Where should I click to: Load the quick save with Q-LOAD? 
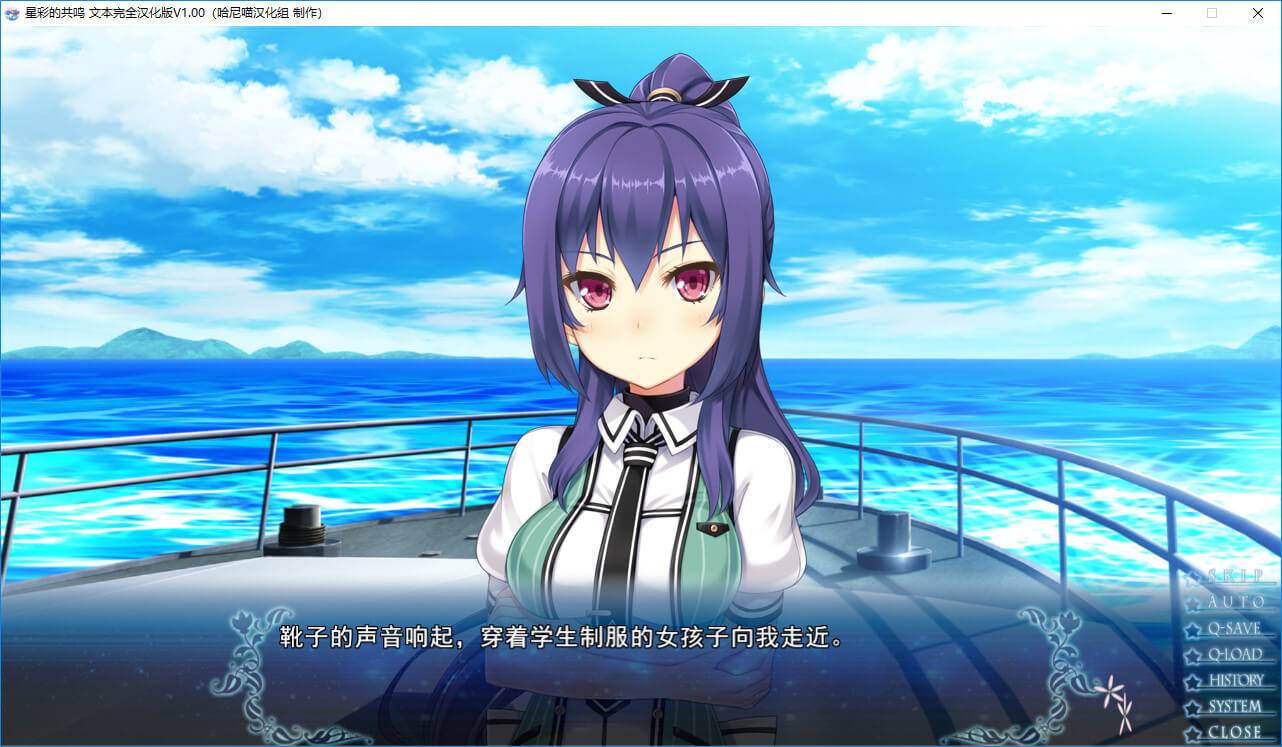coord(1234,655)
